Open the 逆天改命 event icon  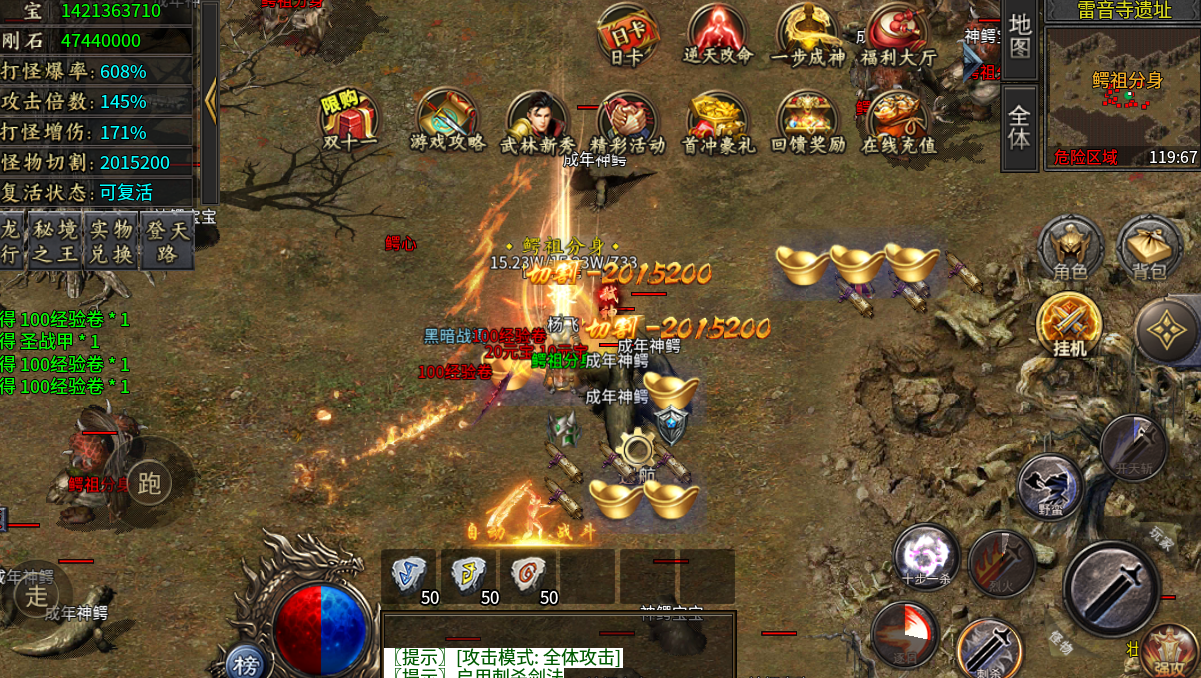coord(717,36)
